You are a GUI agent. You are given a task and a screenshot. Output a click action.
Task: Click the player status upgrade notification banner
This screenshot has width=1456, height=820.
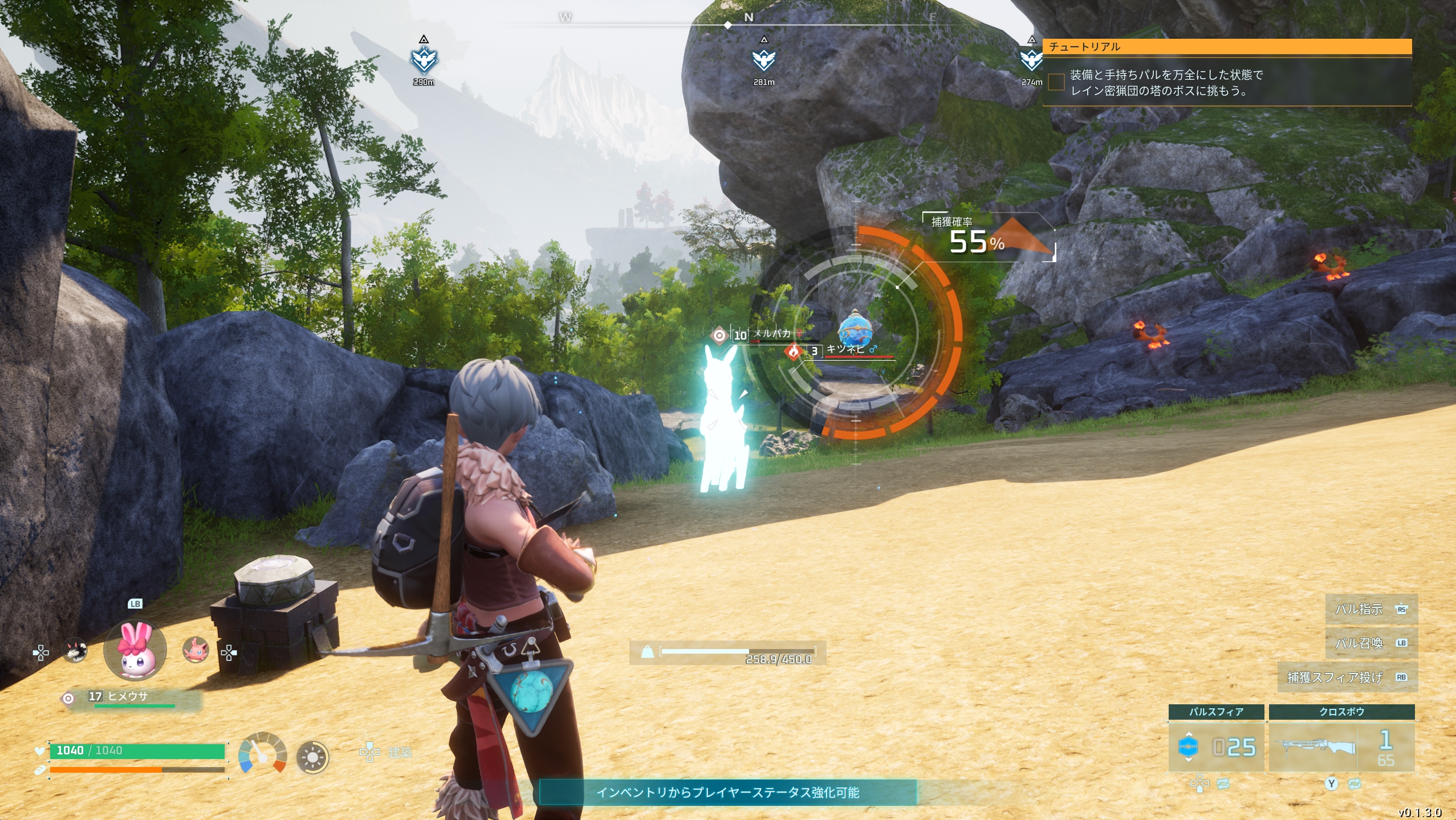click(727, 792)
